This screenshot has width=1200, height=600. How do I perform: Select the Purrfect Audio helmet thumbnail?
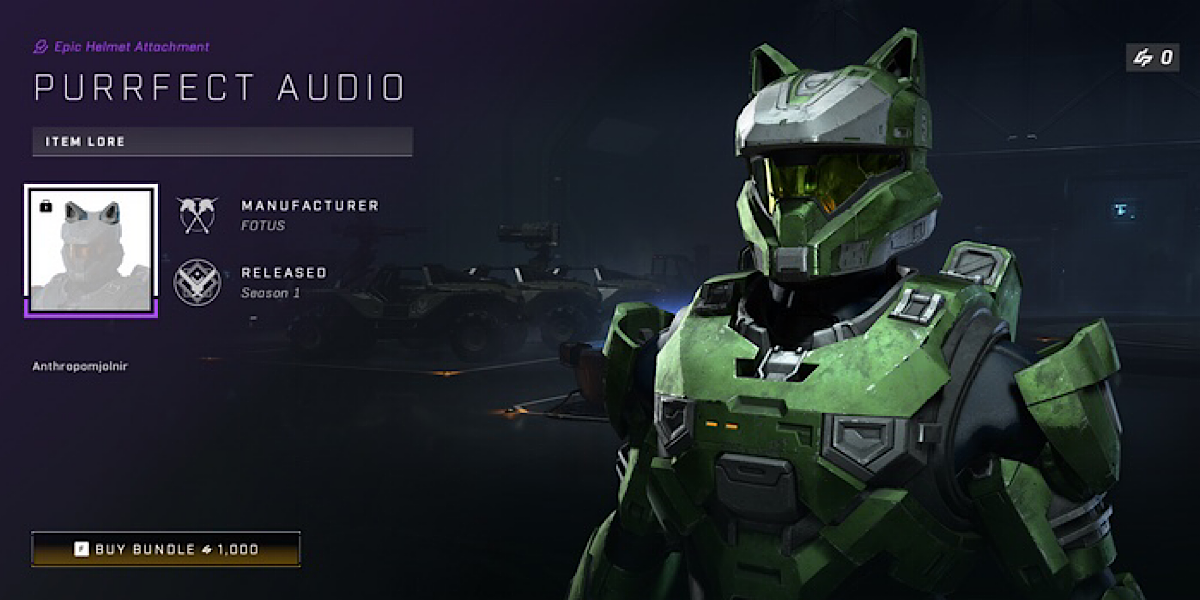point(91,251)
